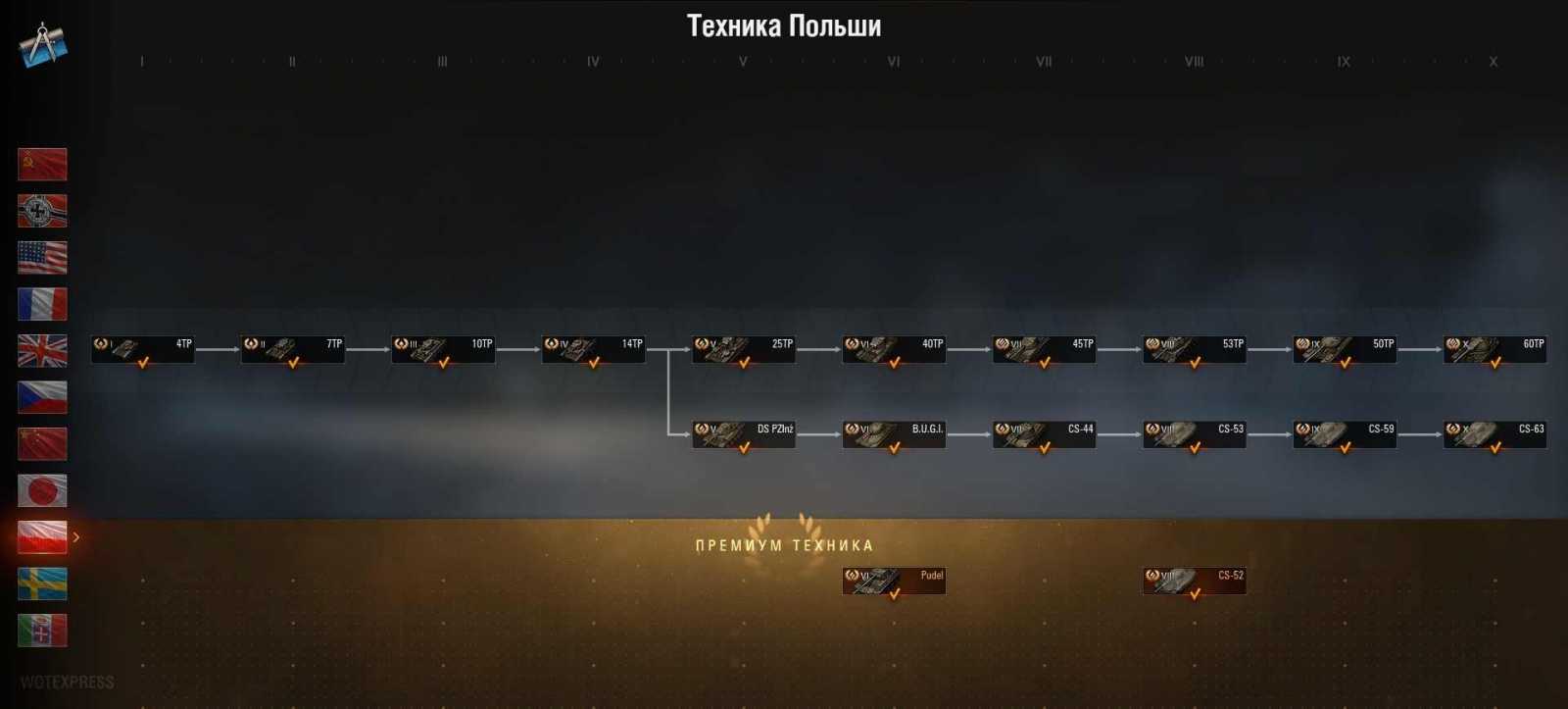Select the USA nation flag
The image size is (1568, 709).
(41, 258)
